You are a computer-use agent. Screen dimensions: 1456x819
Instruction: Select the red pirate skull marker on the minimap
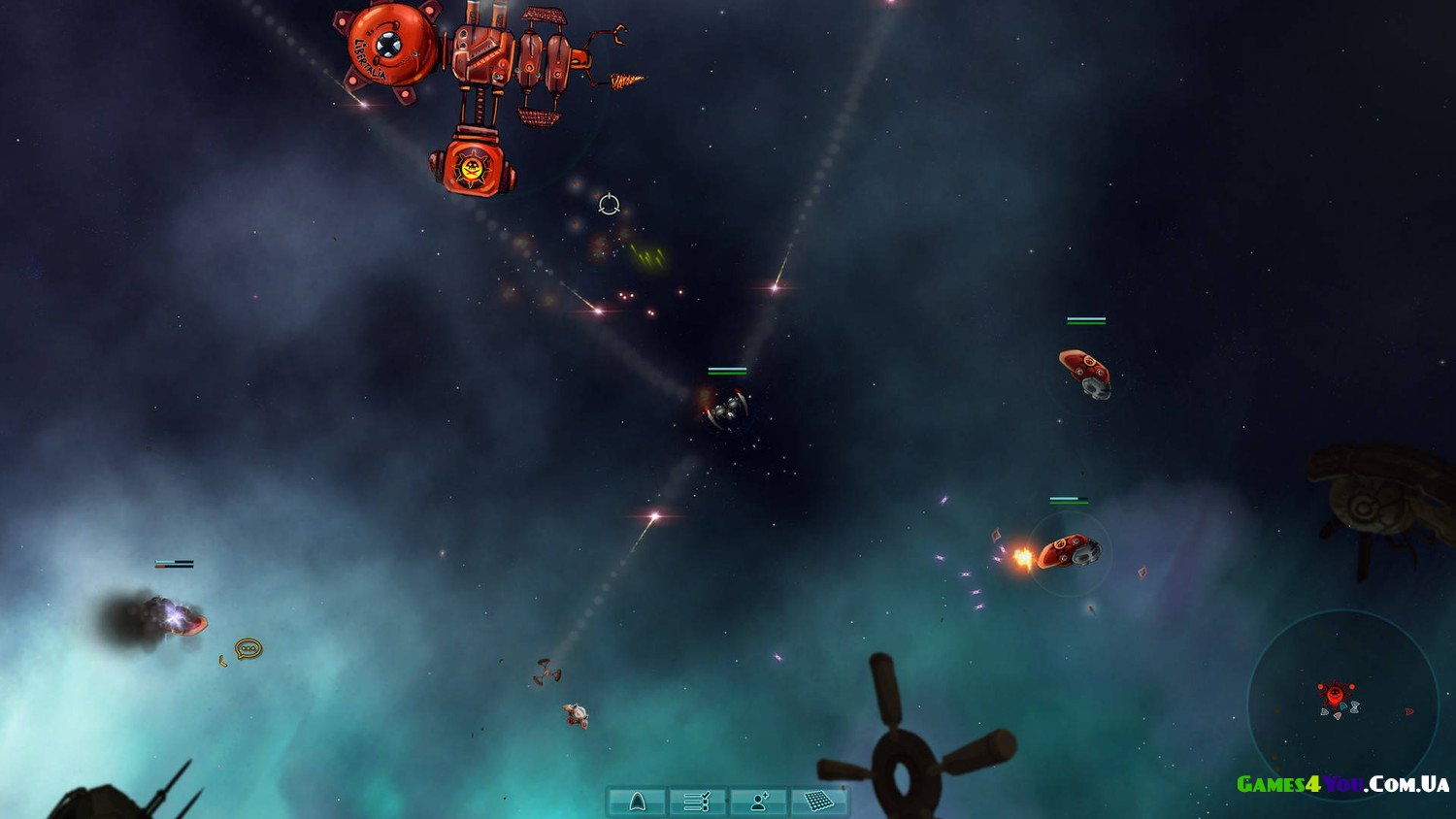pos(1336,694)
